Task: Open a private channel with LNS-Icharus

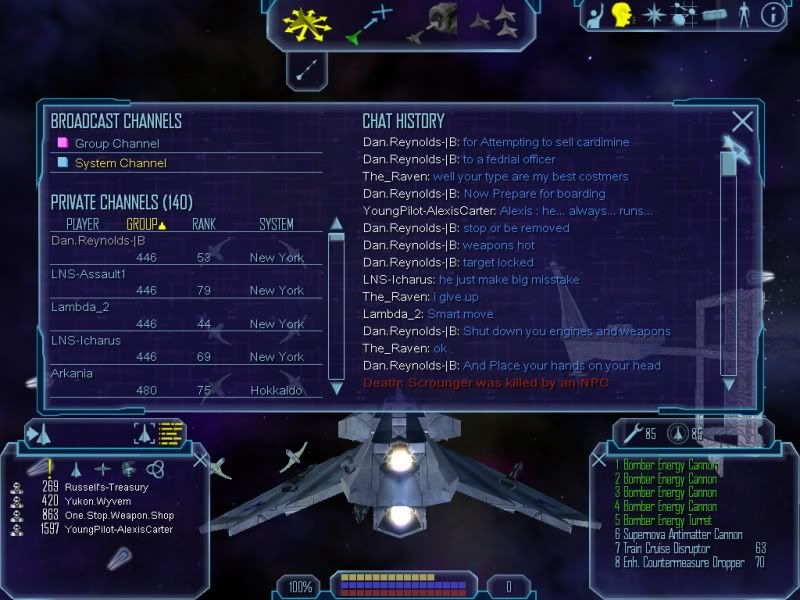Action: 86,340
